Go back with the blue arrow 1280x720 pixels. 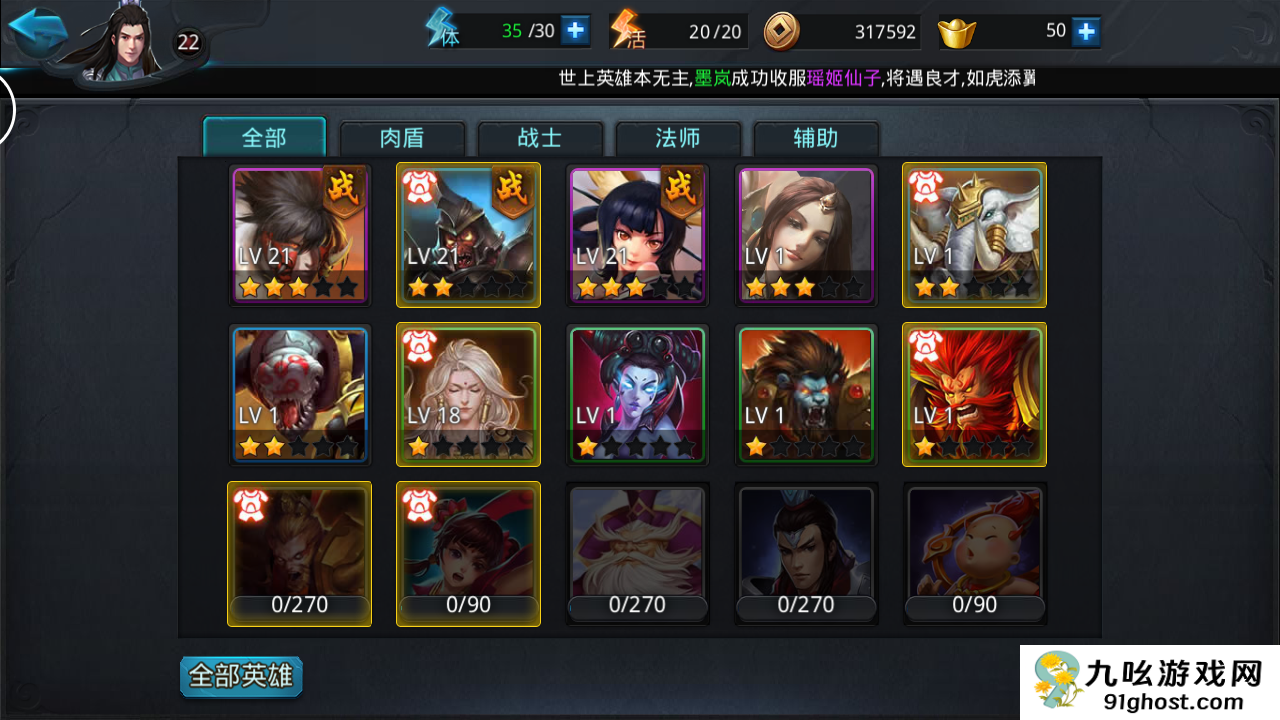click(37, 30)
